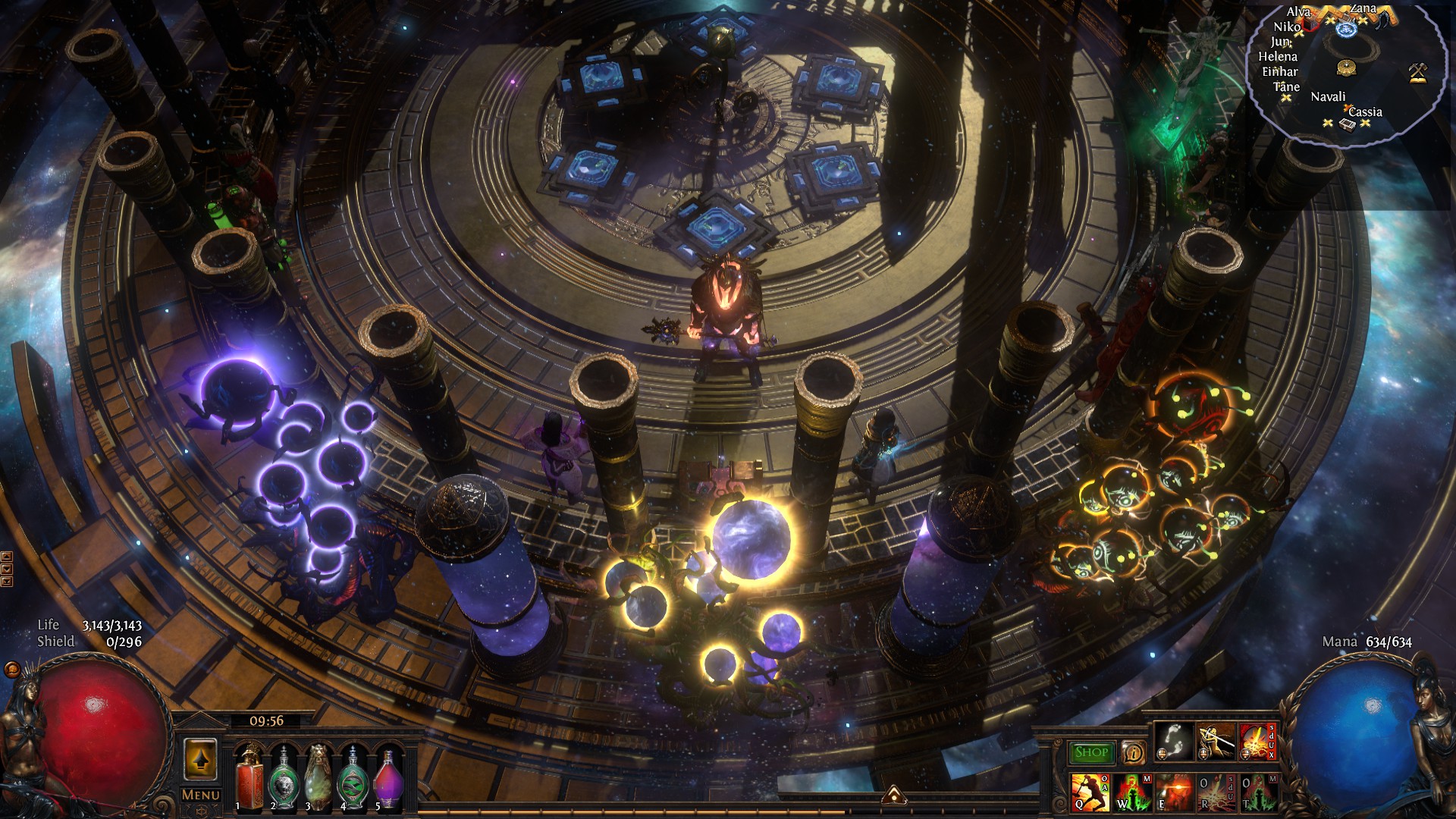Use the red square flask in slot 1
This screenshot has width=1456, height=819.
pos(249,777)
